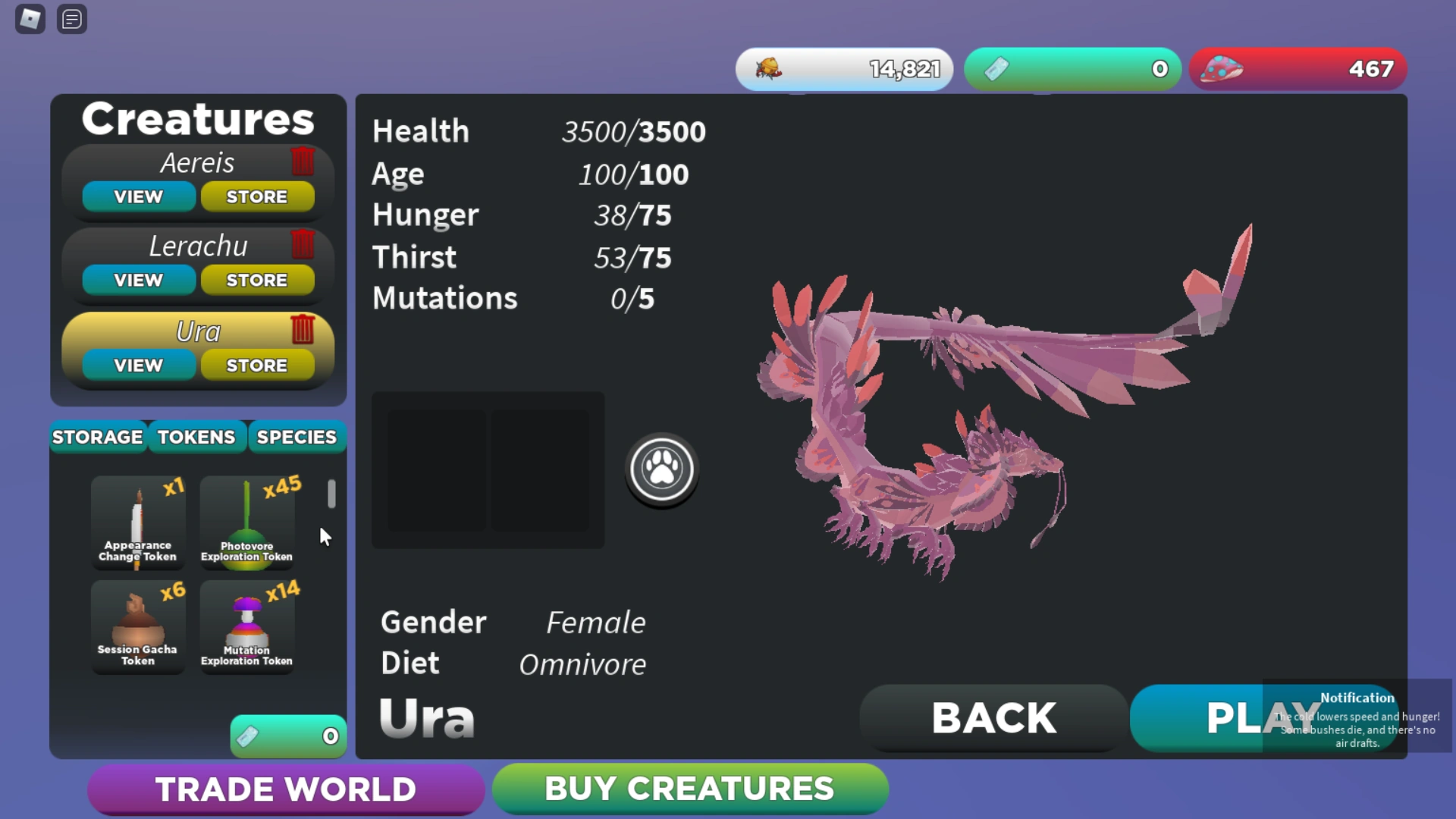1456x819 pixels.
Task: Select the Photovore Exploration Token thumbnail
Action: pyautogui.click(x=247, y=523)
